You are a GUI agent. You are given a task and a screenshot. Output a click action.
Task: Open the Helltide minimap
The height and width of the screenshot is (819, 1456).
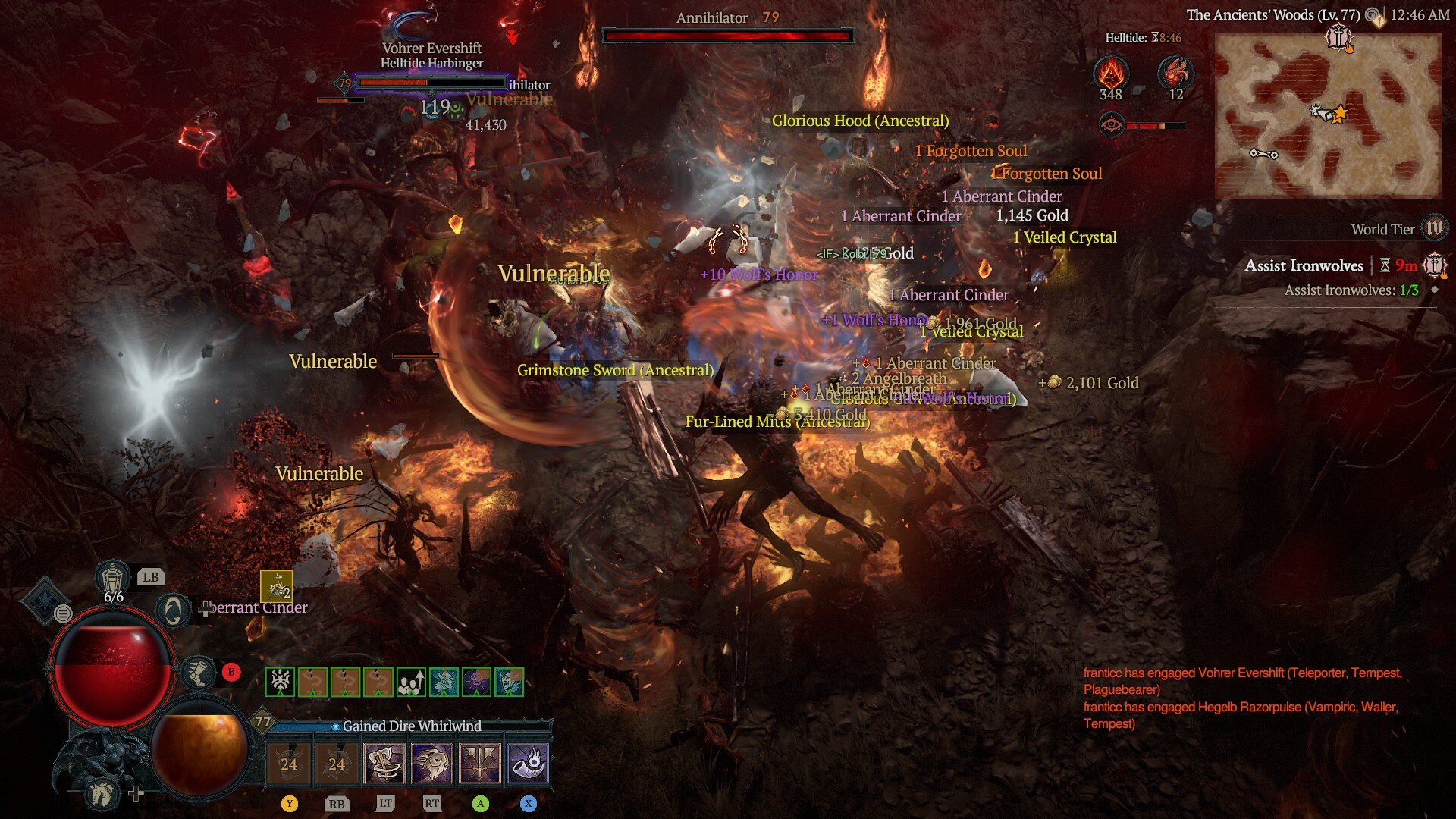[x=1327, y=115]
